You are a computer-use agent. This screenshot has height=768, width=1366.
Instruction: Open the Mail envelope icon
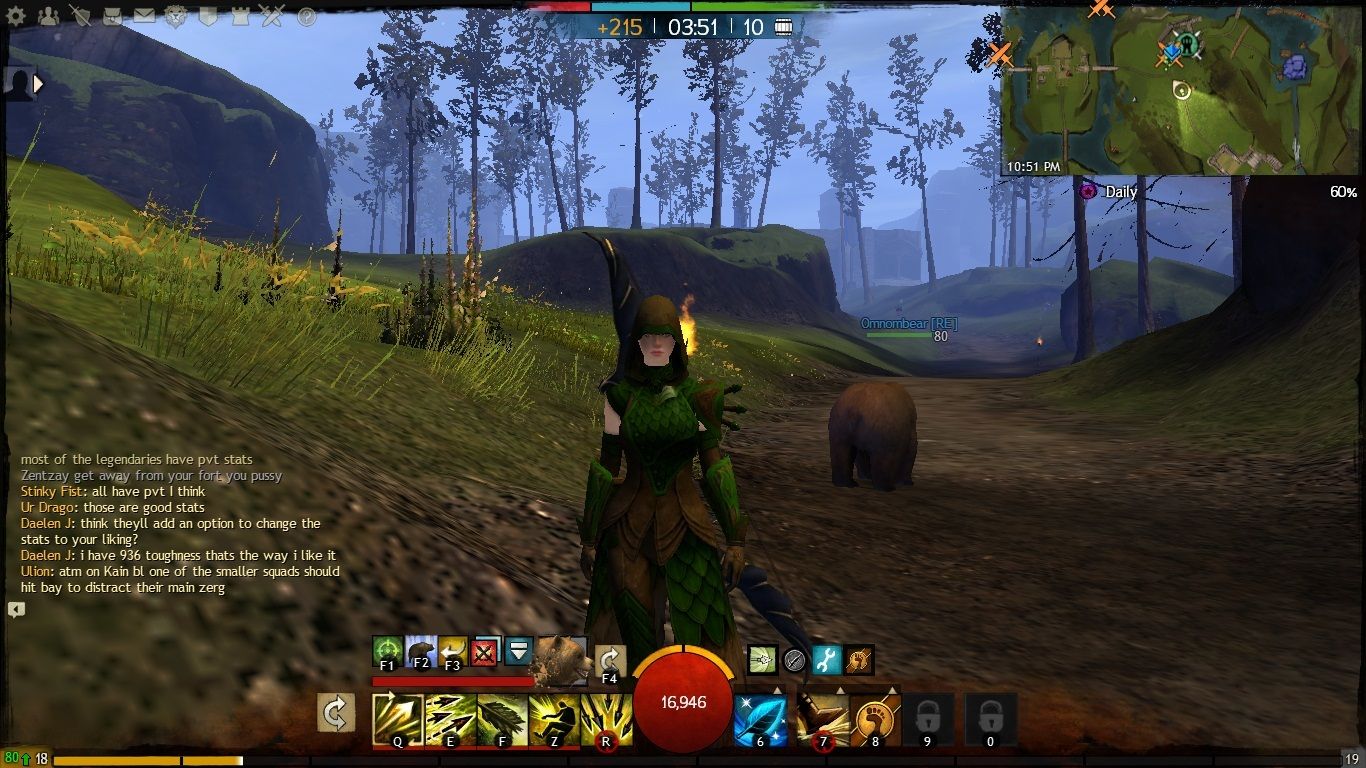coord(145,13)
